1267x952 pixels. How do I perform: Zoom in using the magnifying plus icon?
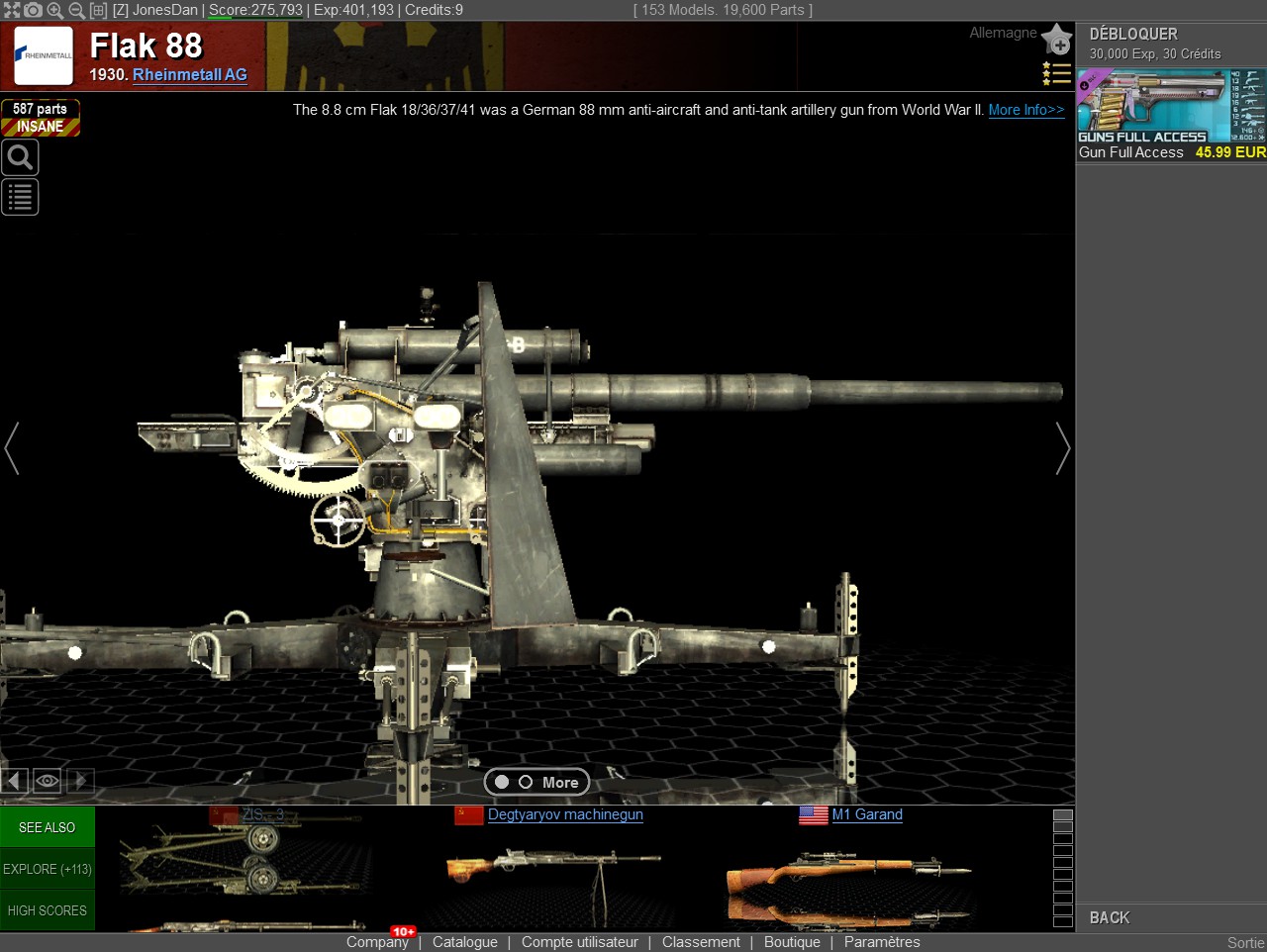[x=54, y=10]
